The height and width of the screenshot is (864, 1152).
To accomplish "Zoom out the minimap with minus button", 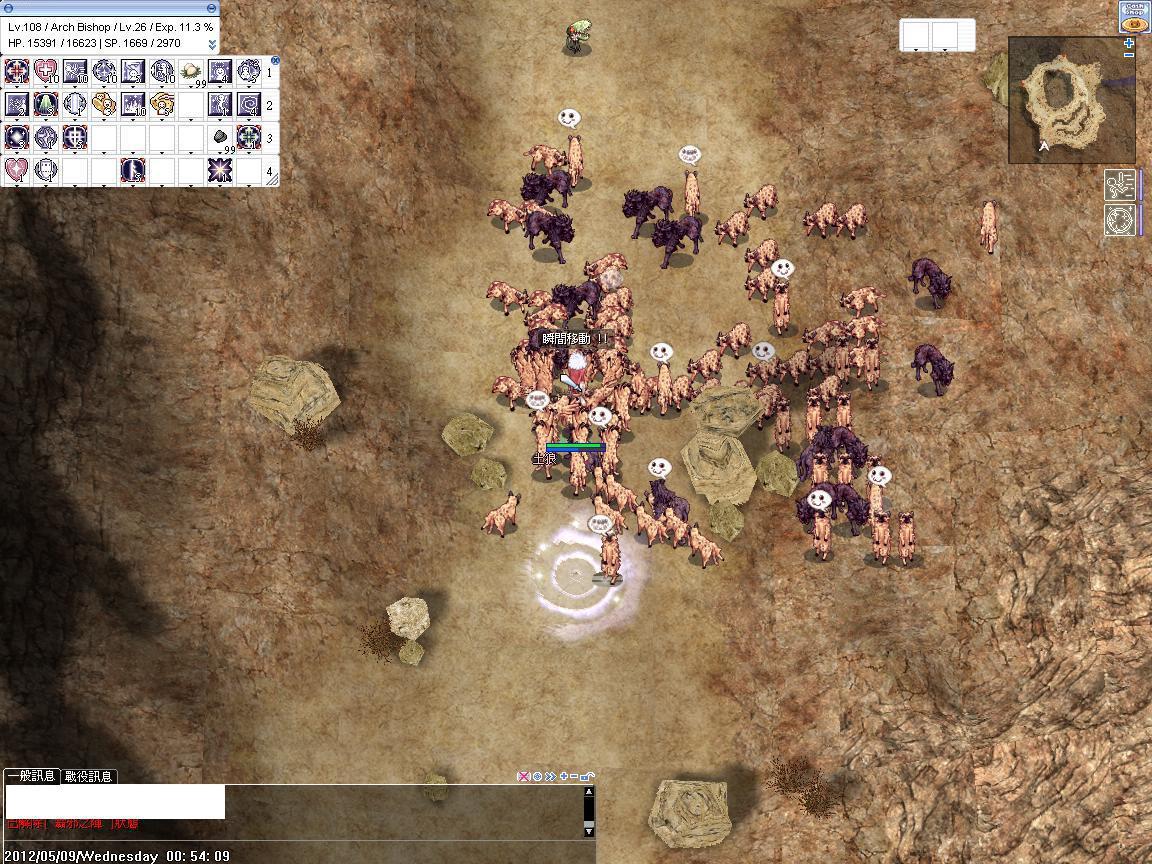I will [x=1129, y=55].
